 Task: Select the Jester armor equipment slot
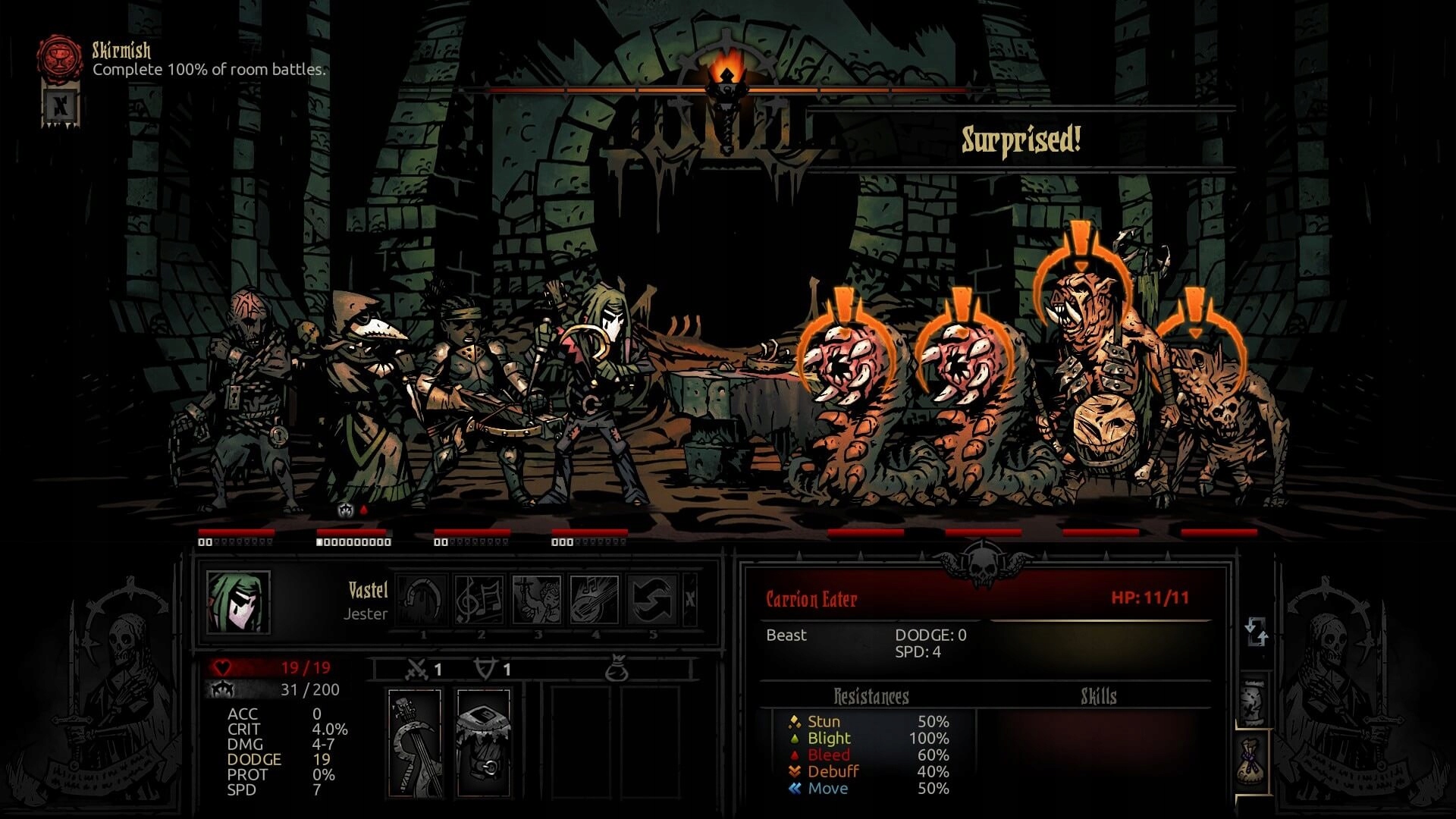483,742
